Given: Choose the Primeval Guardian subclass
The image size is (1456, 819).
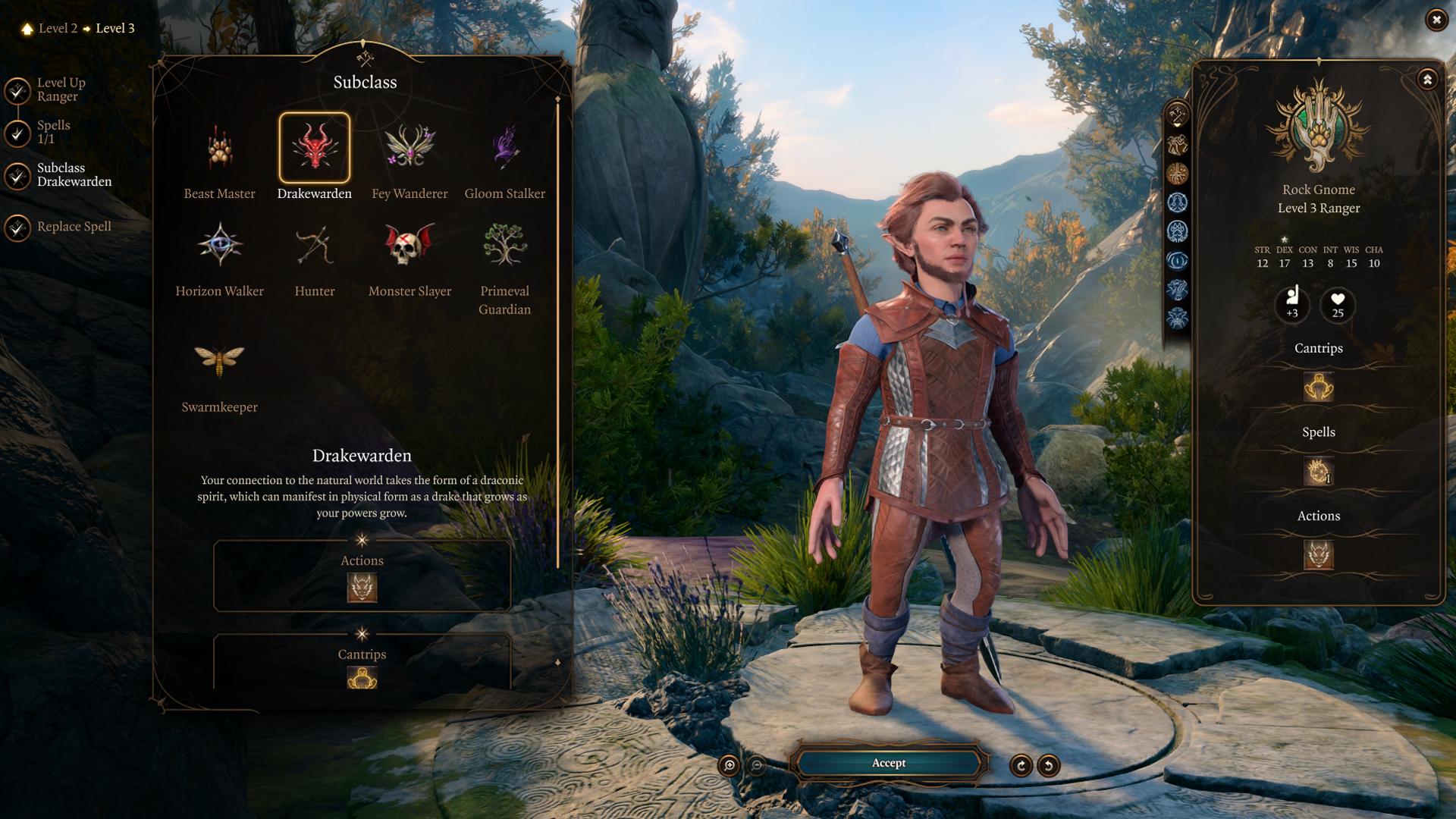Looking at the screenshot, I should click(504, 245).
